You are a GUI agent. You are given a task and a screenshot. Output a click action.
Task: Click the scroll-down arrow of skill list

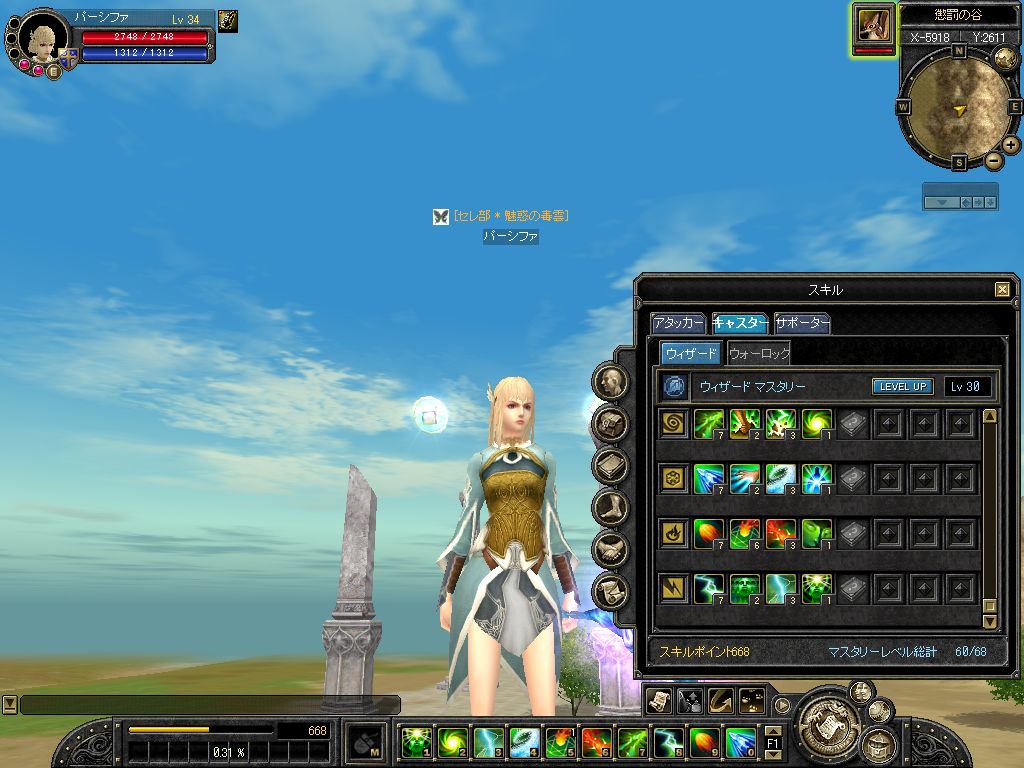coord(990,621)
